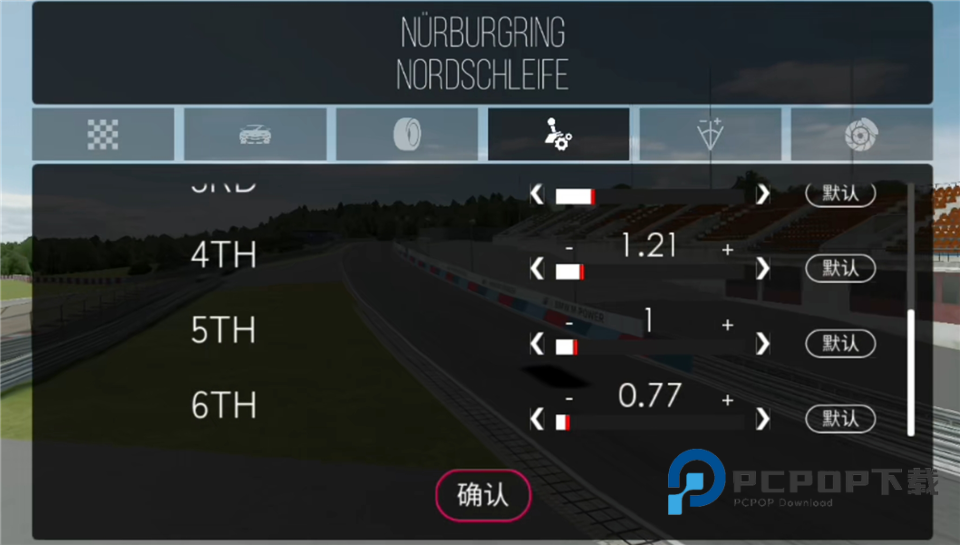
Task: Reset 4TH gear with its 默认 button
Action: pyautogui.click(x=840, y=268)
